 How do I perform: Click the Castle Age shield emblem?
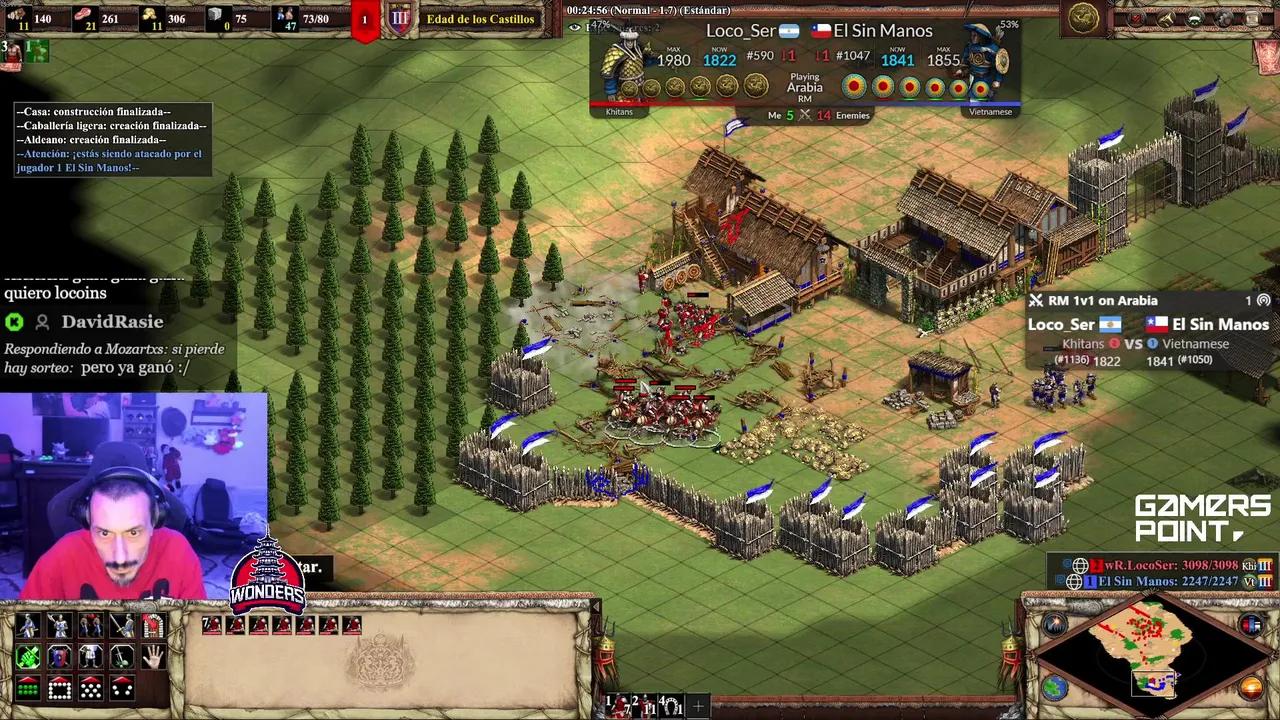(x=400, y=18)
